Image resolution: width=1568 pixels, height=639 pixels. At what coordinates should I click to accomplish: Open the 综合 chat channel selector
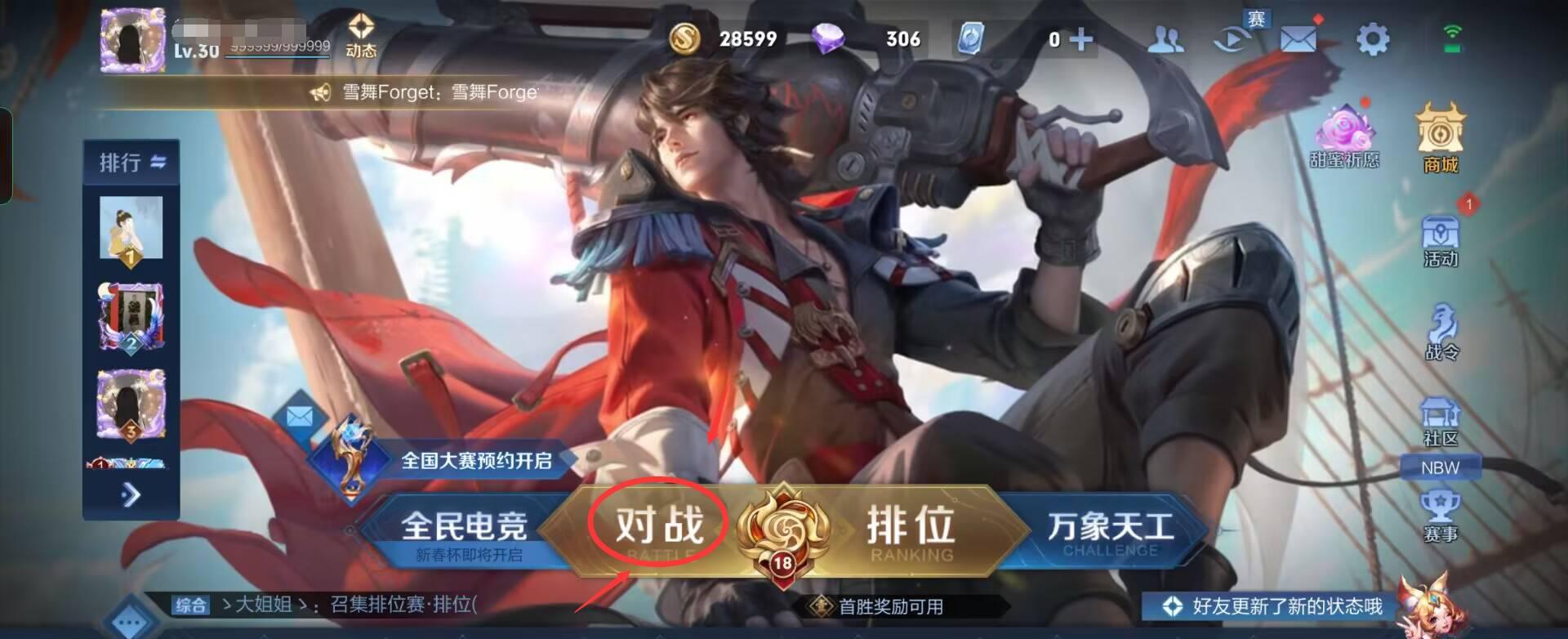(x=189, y=605)
